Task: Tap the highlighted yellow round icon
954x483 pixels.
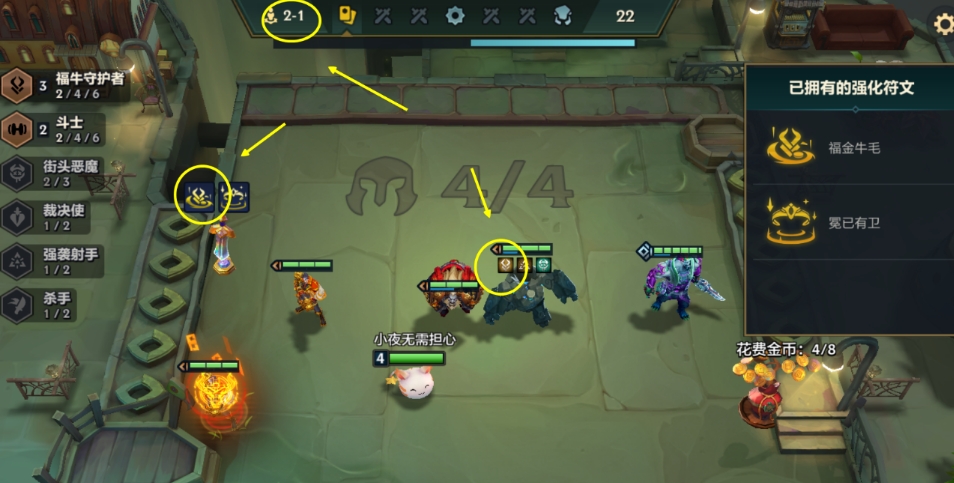Action: point(348,16)
